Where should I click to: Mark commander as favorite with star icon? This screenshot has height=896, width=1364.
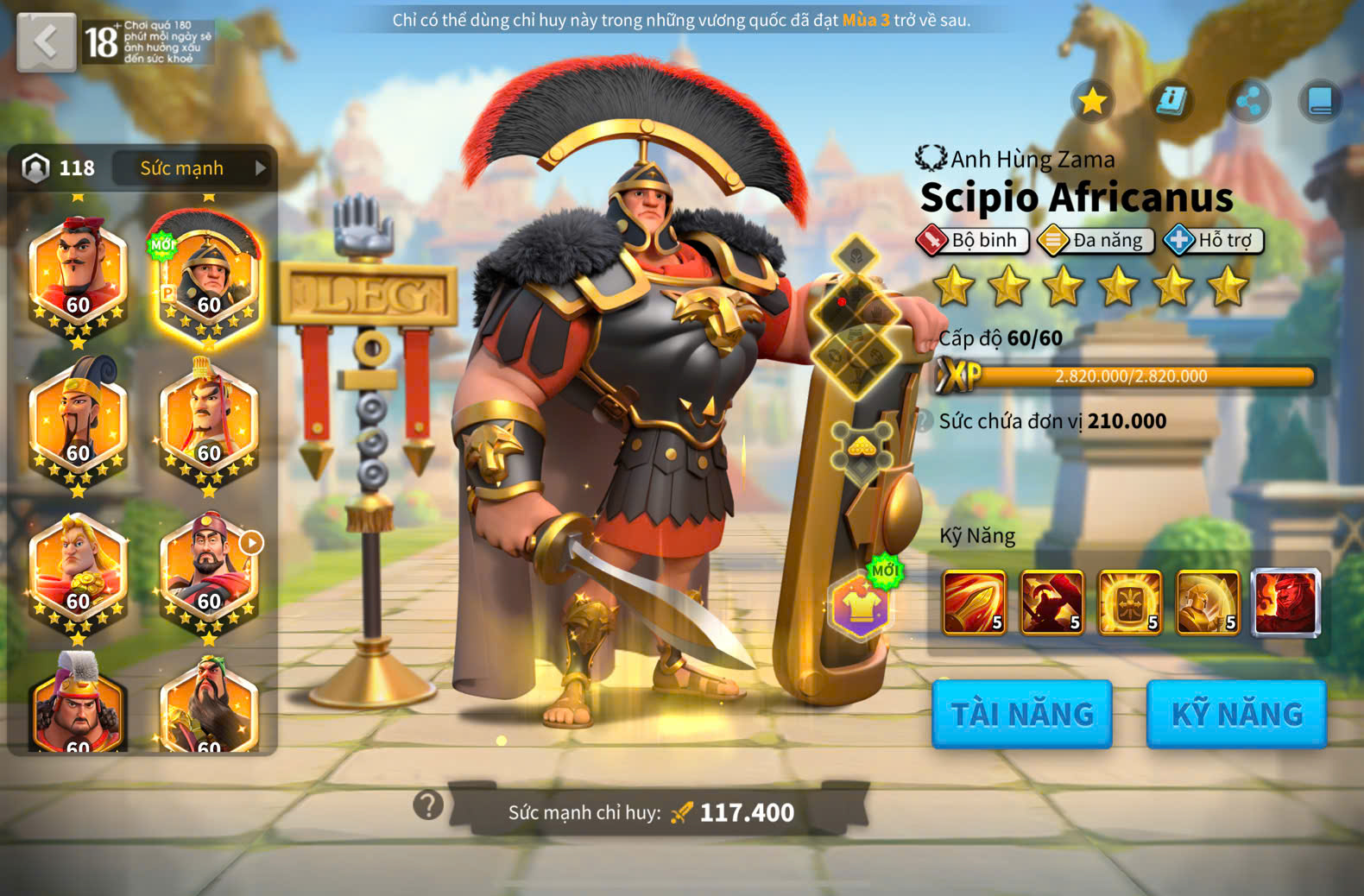click(x=1092, y=102)
